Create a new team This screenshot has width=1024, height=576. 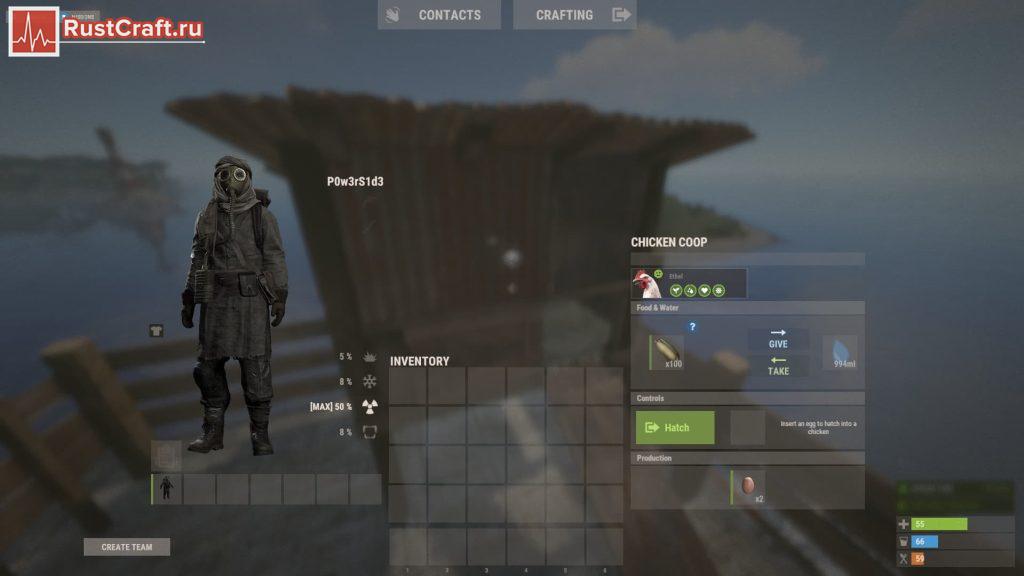coord(127,547)
